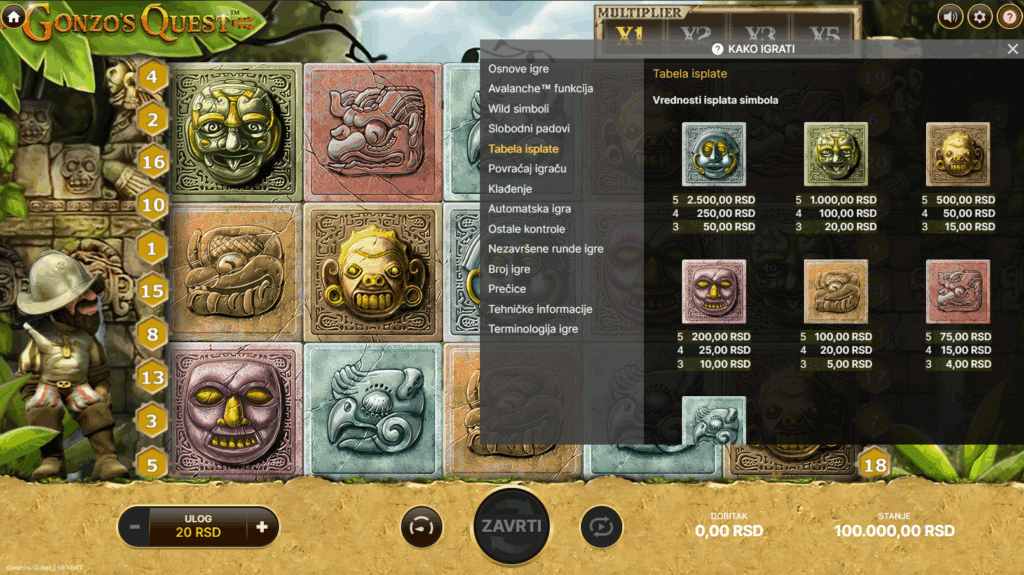Image resolution: width=1024 pixels, height=575 pixels.
Task: Select the Prečice help entry
Action: [x=507, y=289]
